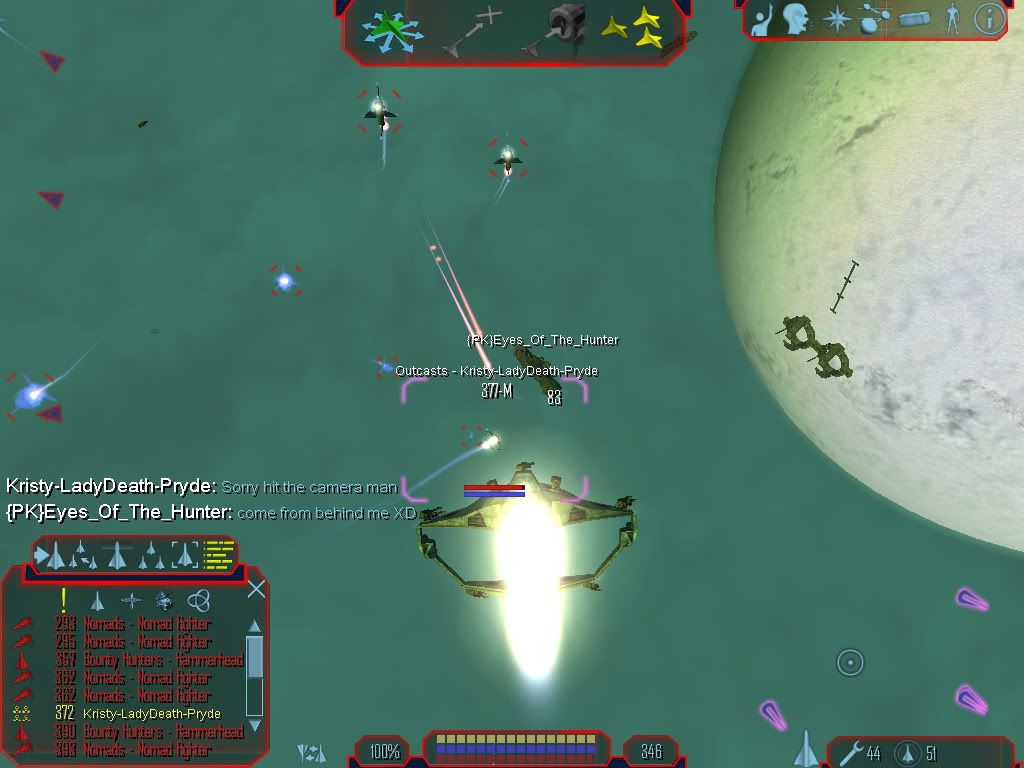Open the talking-head chat icon

click(796, 19)
